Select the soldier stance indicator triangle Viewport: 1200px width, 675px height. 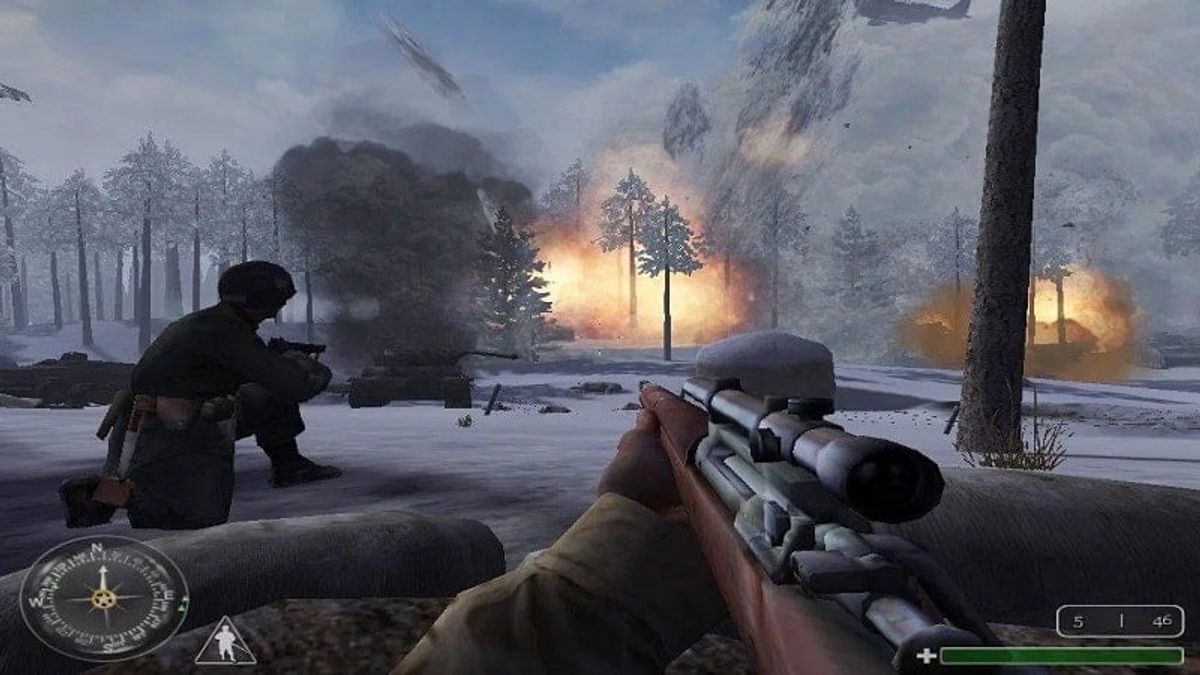click(x=224, y=643)
